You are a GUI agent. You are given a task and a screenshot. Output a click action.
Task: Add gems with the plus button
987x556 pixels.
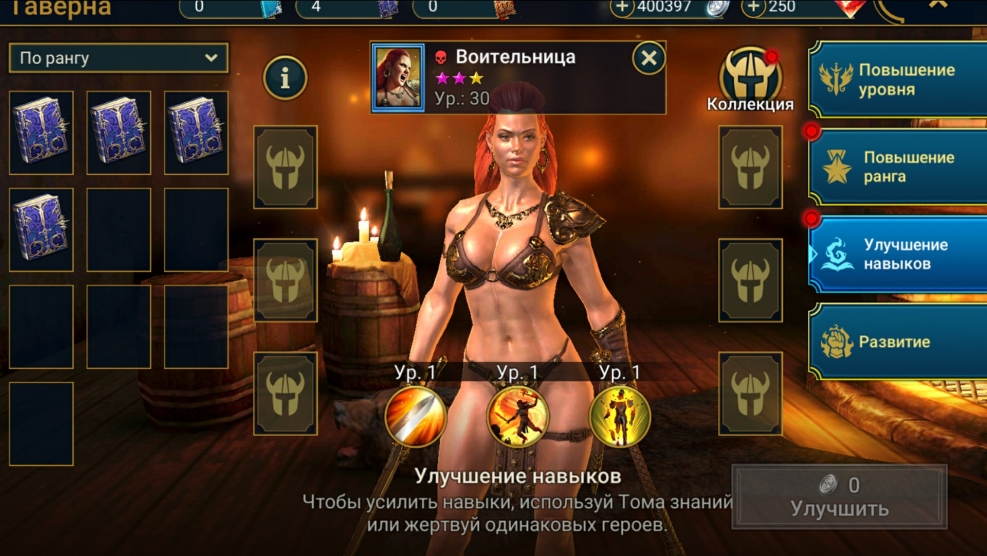(x=755, y=6)
